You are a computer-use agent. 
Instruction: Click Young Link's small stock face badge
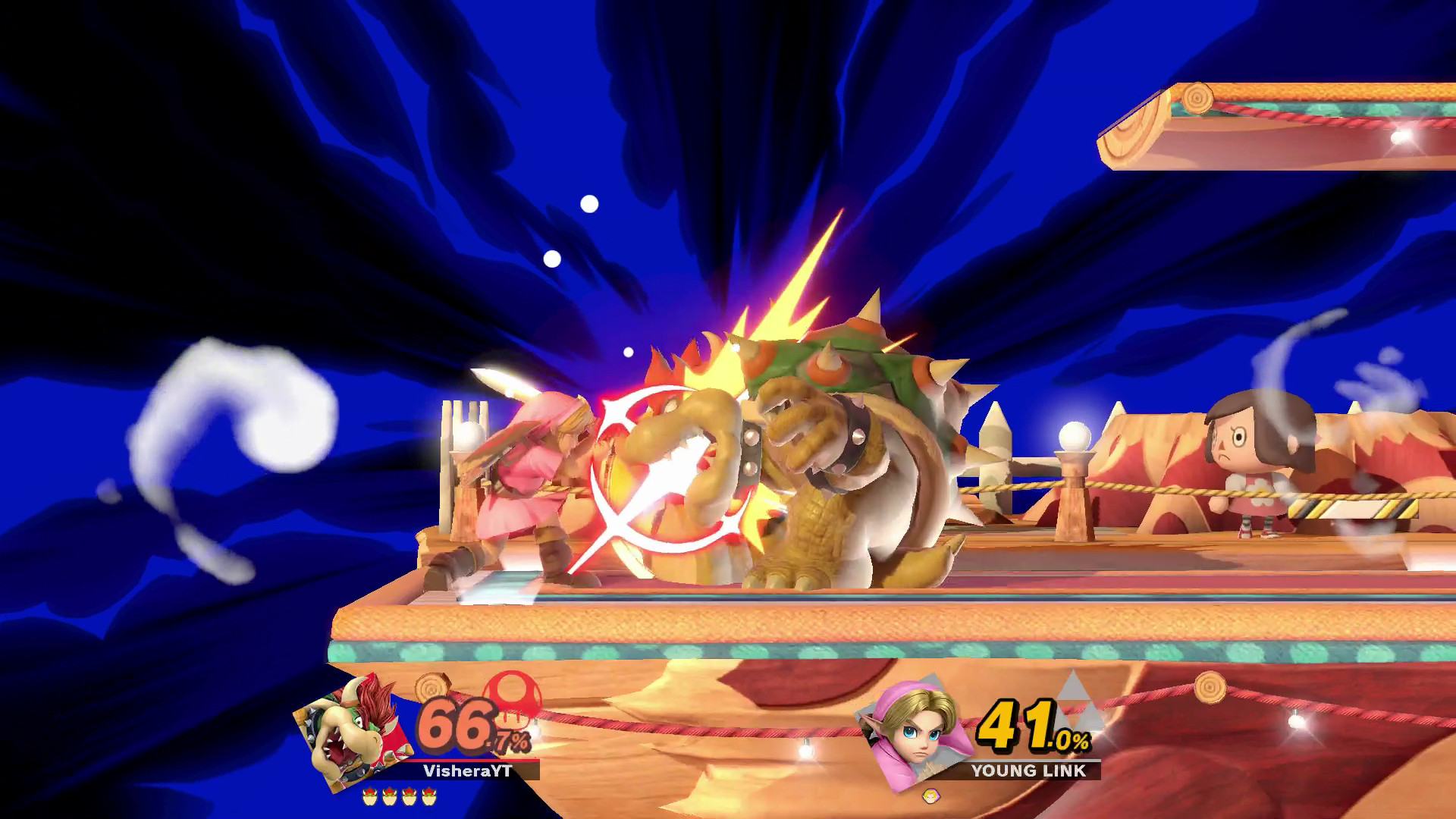[x=931, y=795]
